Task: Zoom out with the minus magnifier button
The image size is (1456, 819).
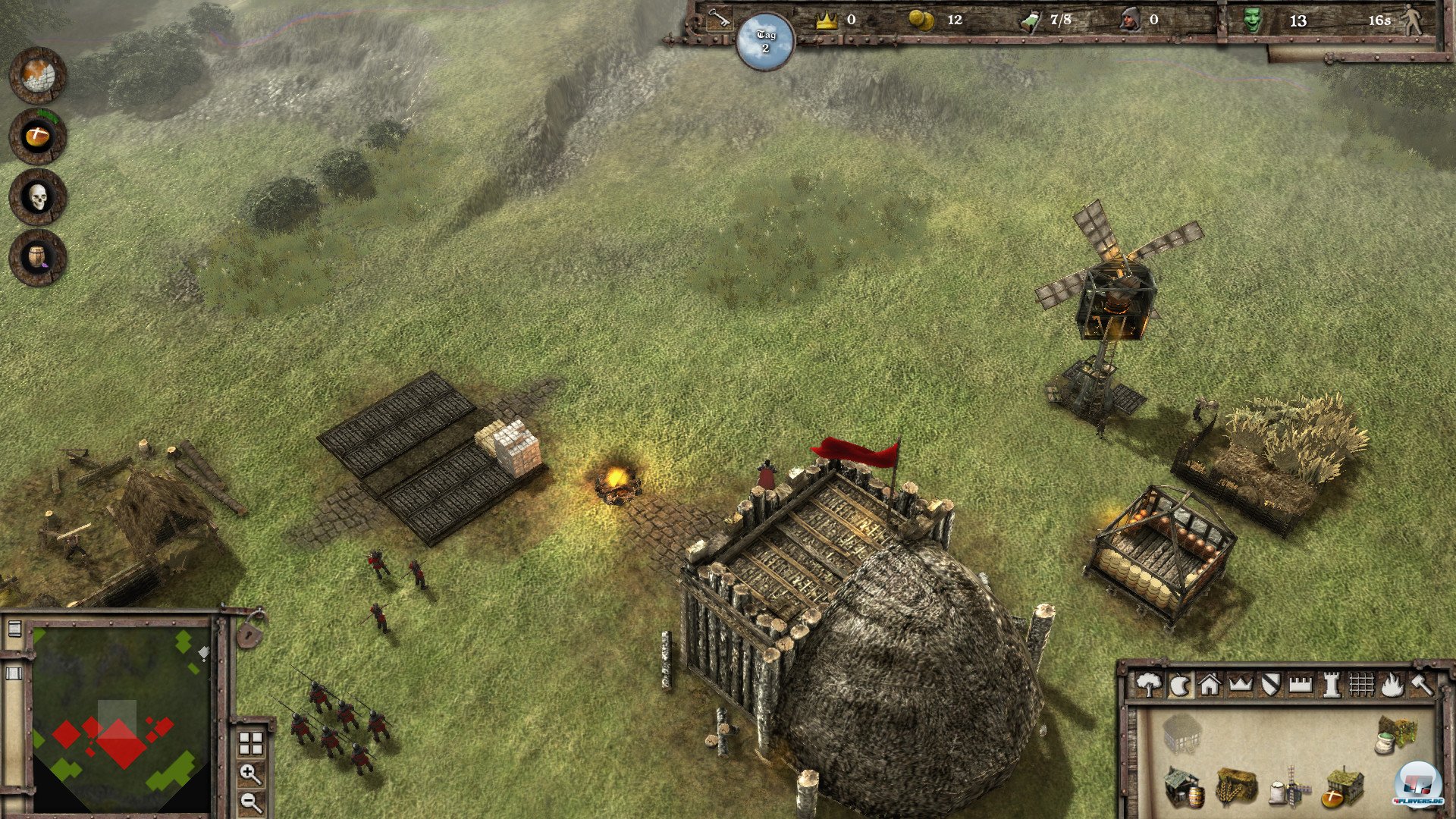Action: pos(251,802)
